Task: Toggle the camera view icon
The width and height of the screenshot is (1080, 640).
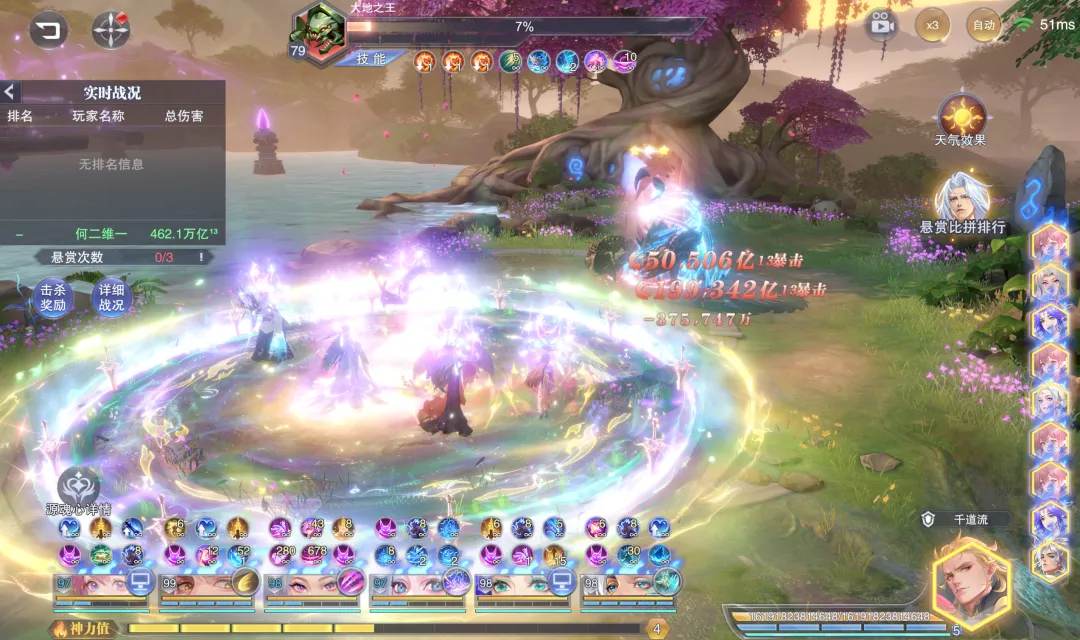Action: coord(880,24)
